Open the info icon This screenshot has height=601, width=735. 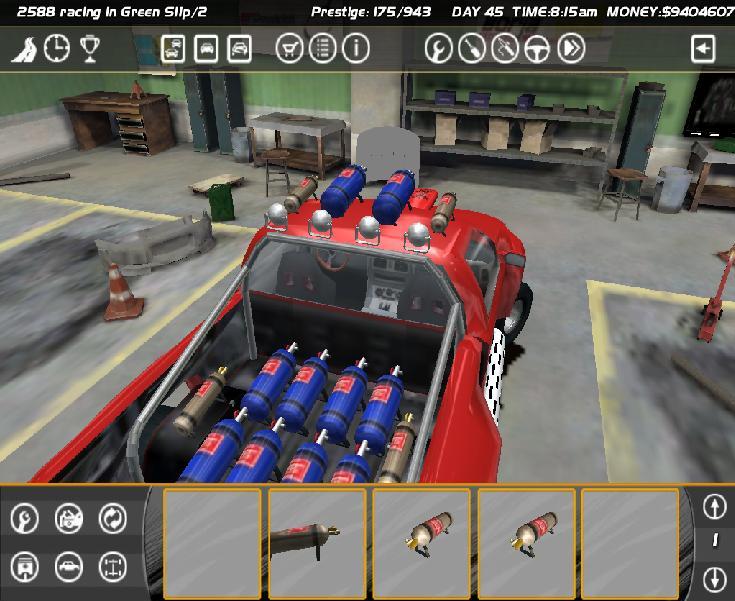[x=356, y=48]
